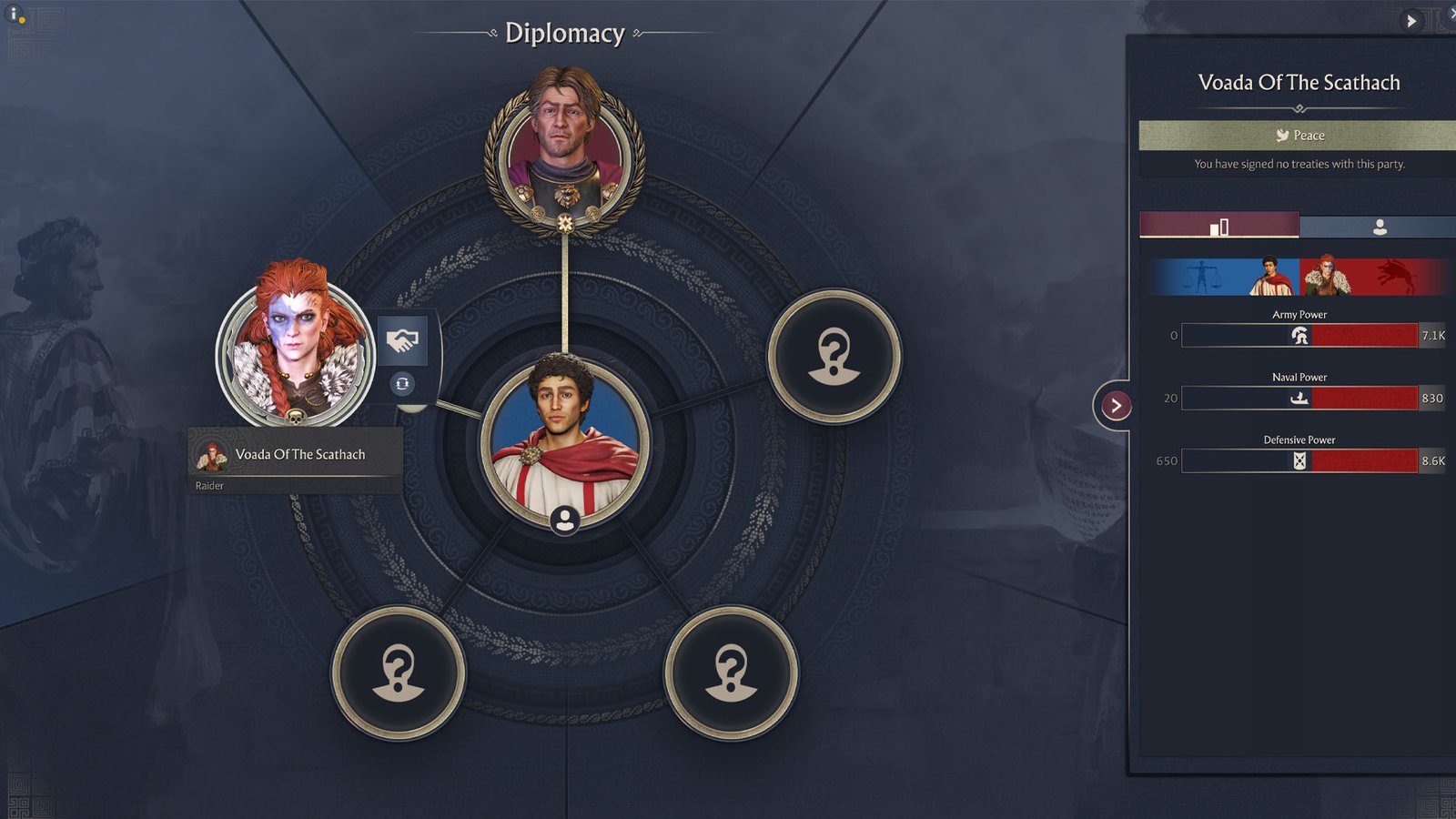Image resolution: width=1456 pixels, height=819 pixels.
Task: Click the dove Peace status icon
Action: 1285,135
